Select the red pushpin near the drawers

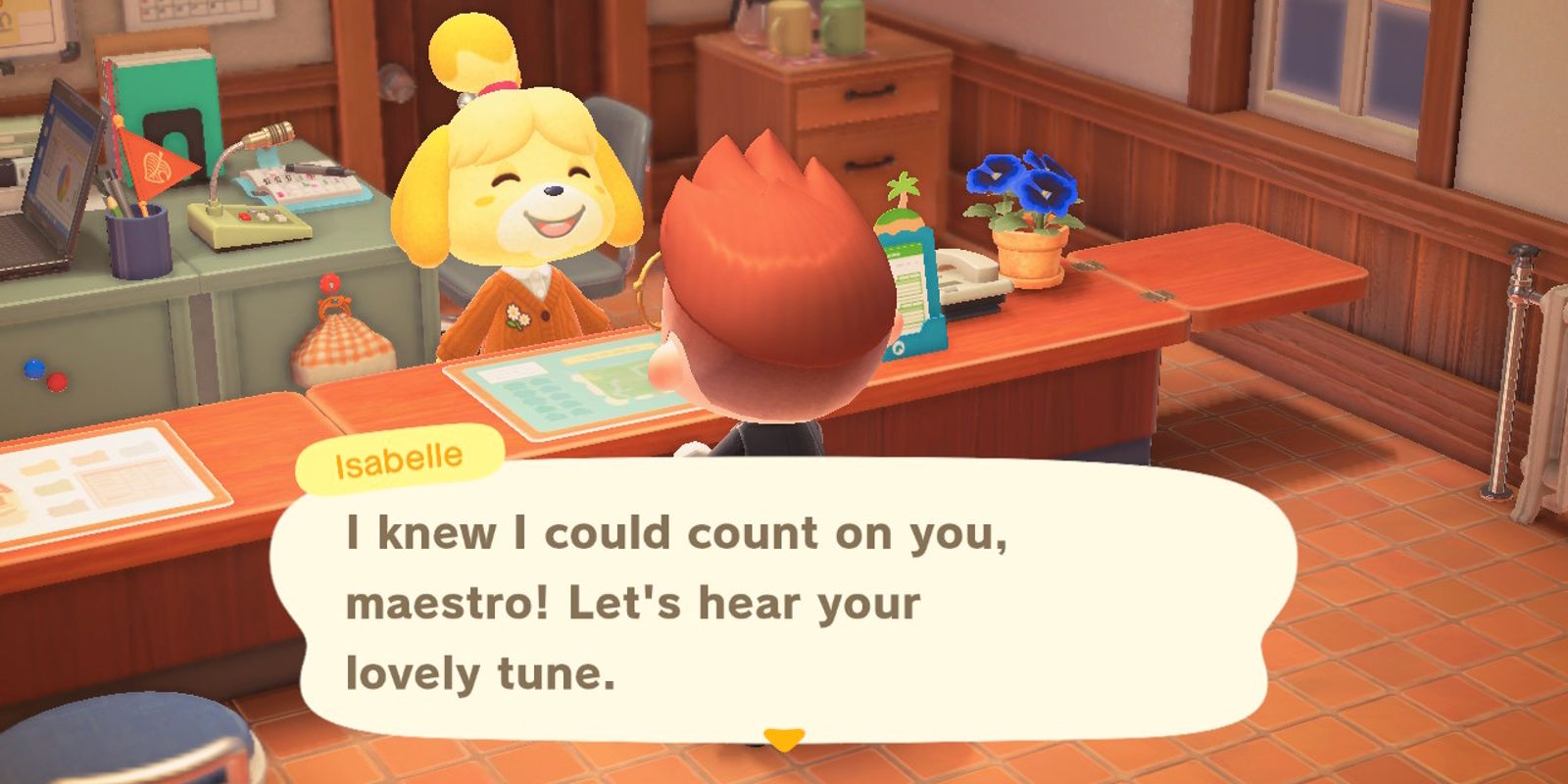57,382
